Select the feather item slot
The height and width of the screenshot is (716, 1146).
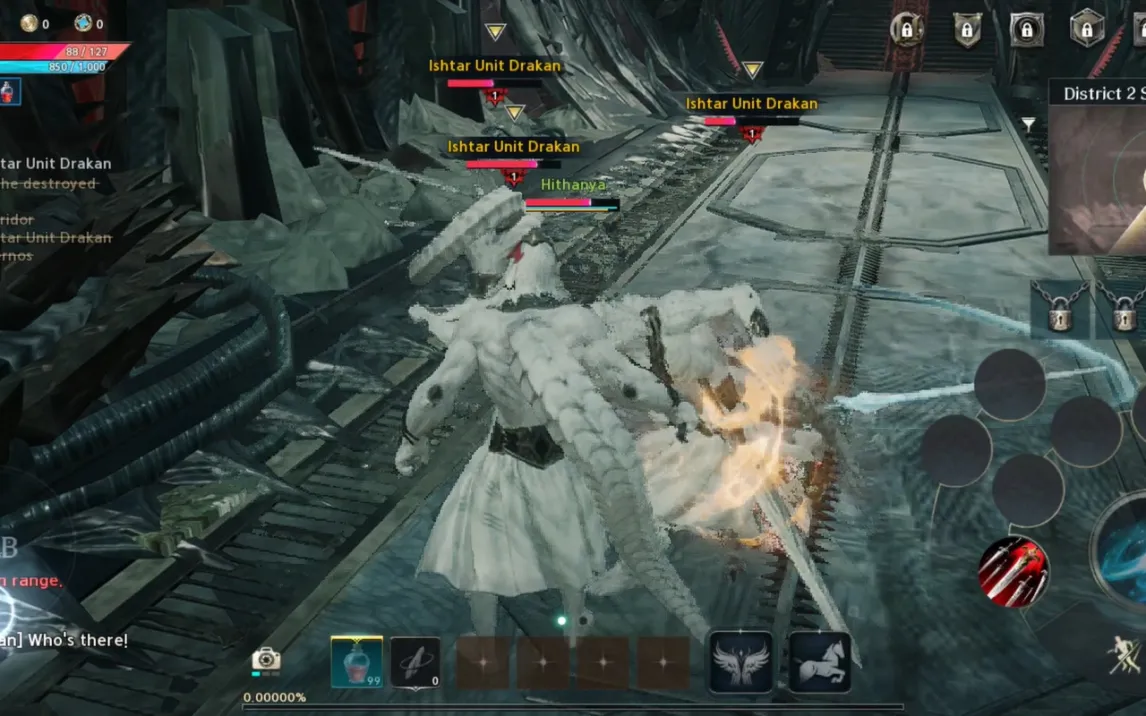pos(415,661)
